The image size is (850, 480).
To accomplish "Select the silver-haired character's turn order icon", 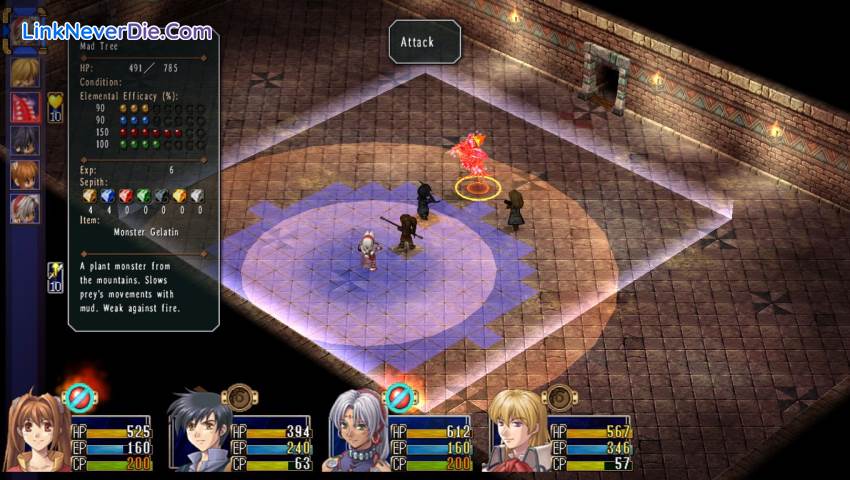I will pos(25,209).
